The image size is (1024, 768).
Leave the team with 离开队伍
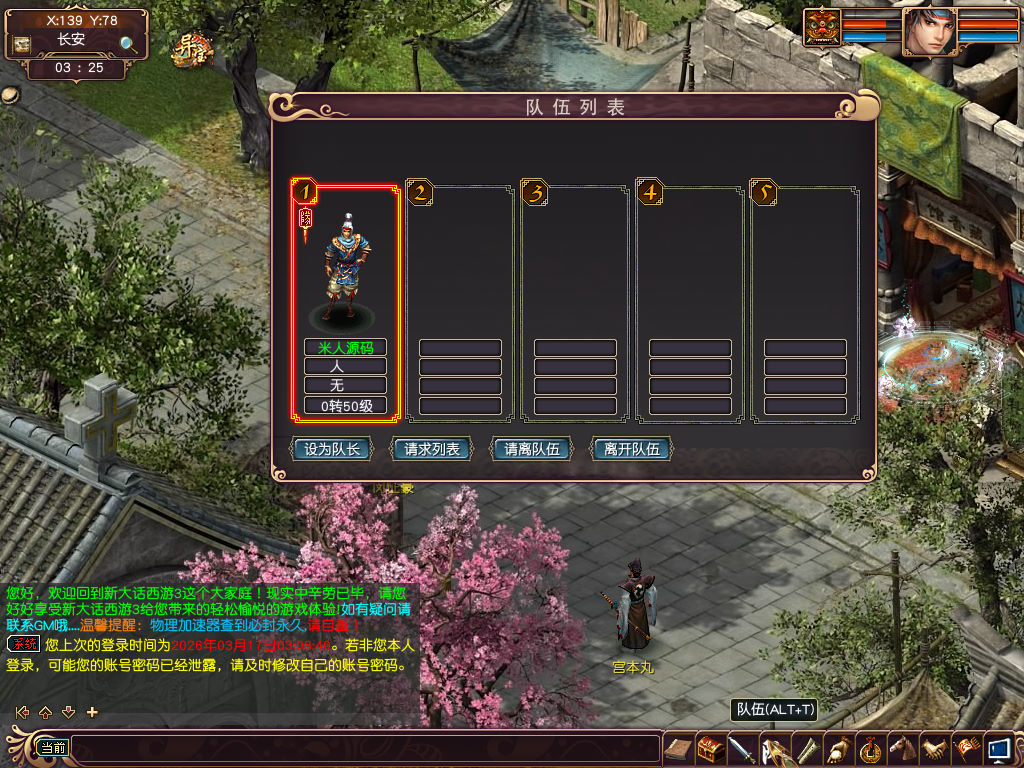pyautogui.click(x=632, y=449)
